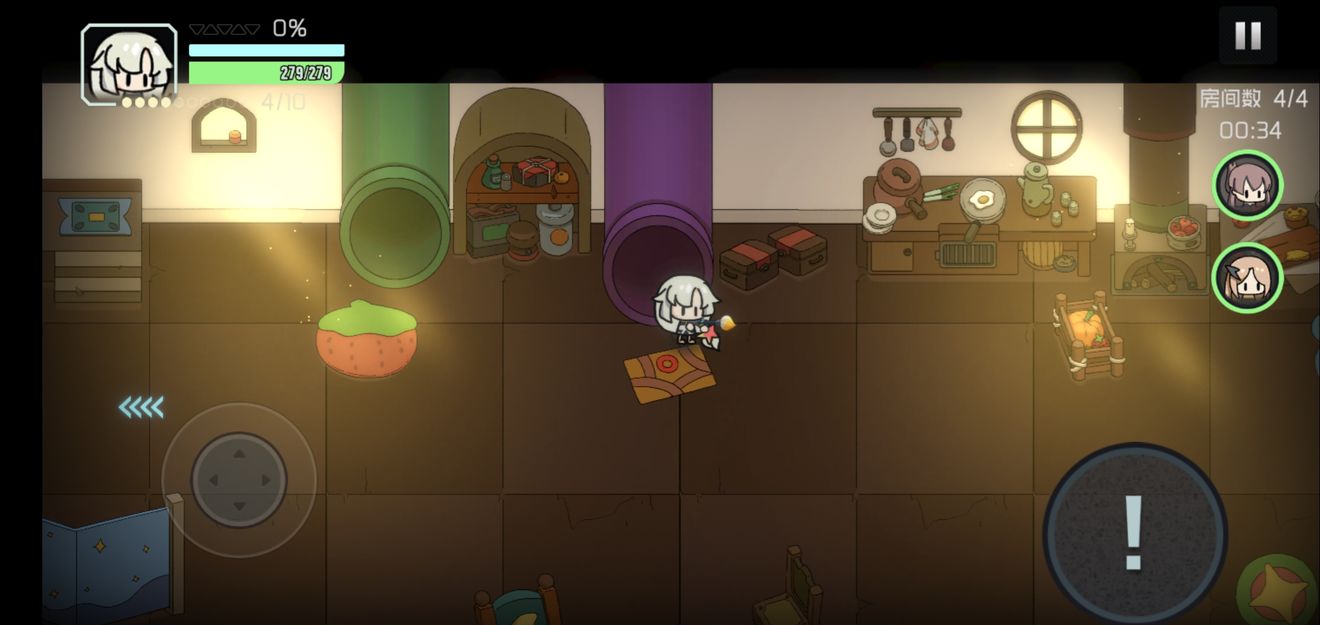Viewport: 1320px width, 625px height.
Task: Switch to the purple-haired teammate portrait
Action: [1247, 185]
